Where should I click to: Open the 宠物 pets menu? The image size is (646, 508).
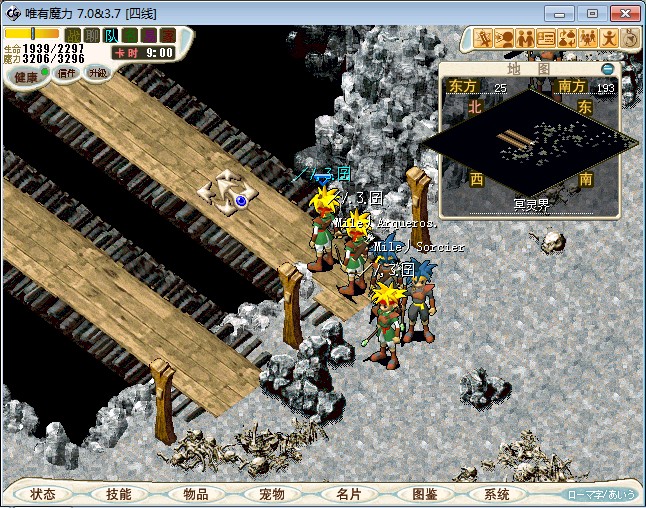[272, 494]
